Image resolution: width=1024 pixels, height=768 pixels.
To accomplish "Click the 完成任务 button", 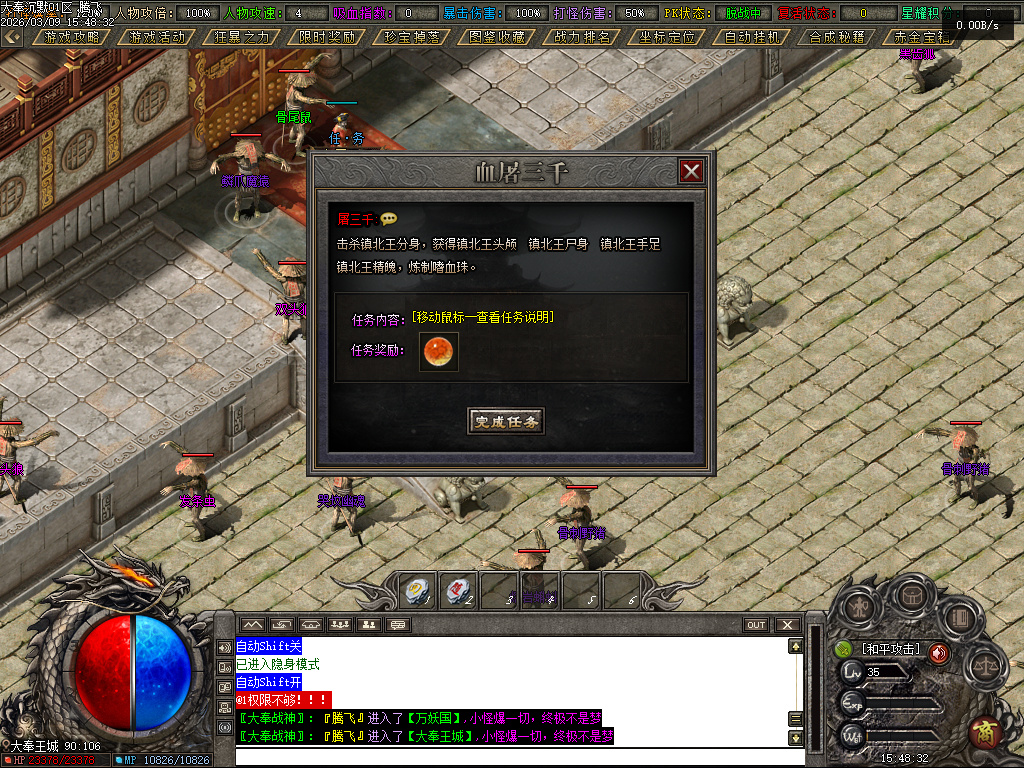I will 506,421.
